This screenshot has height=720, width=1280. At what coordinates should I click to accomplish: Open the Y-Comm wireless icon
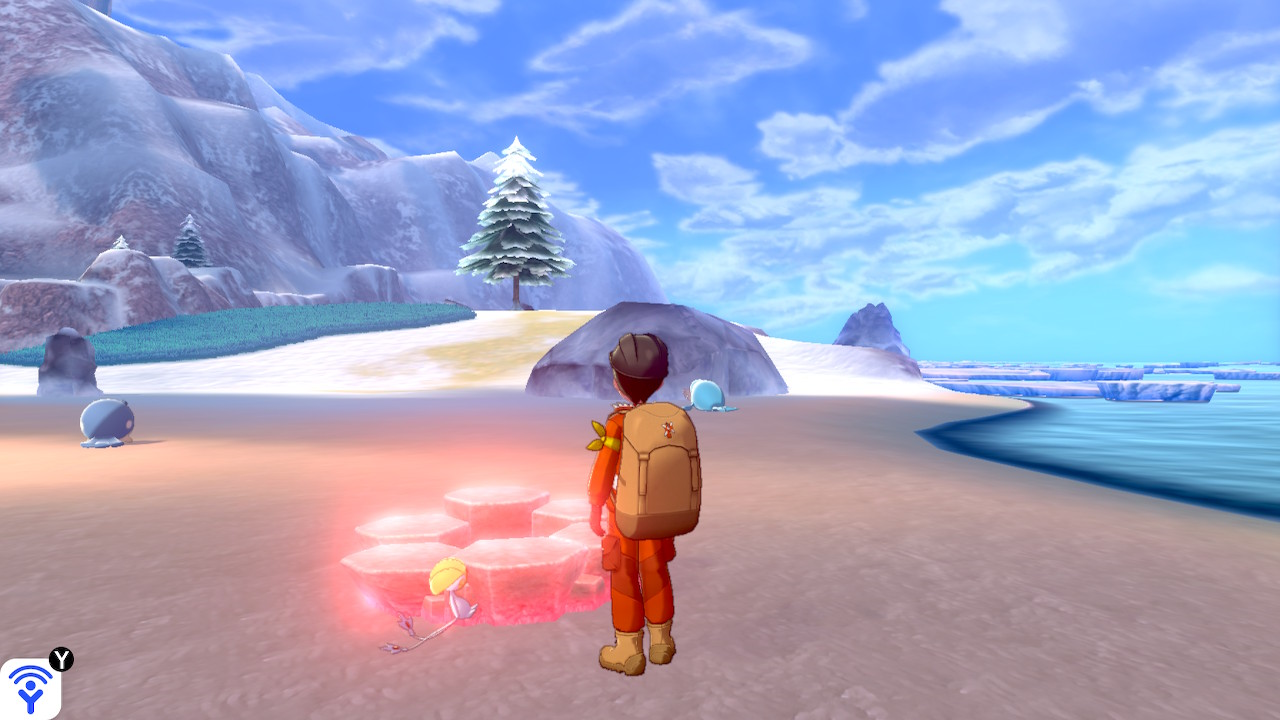(x=29, y=688)
